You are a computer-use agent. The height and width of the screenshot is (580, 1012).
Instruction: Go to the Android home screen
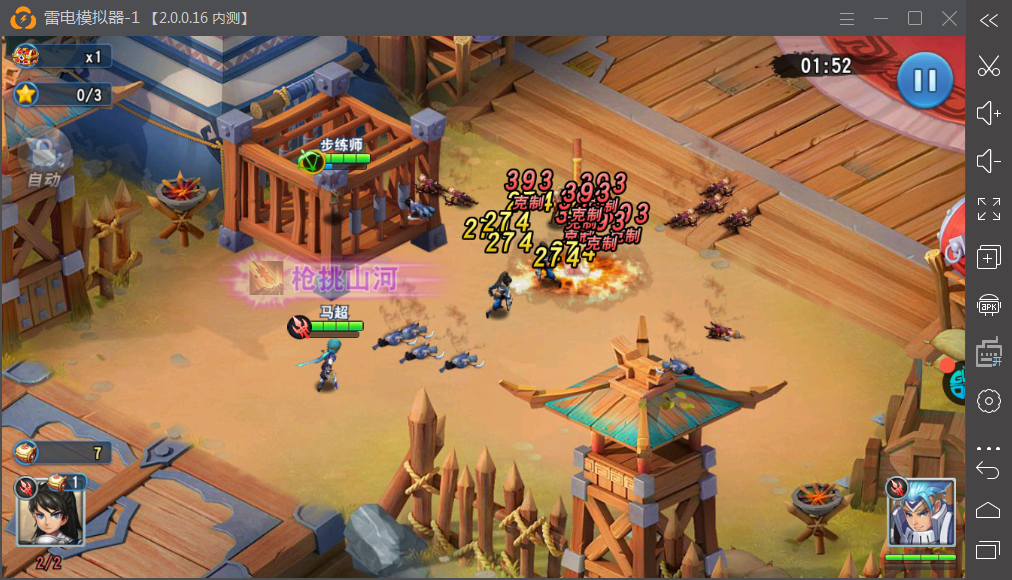[988, 510]
